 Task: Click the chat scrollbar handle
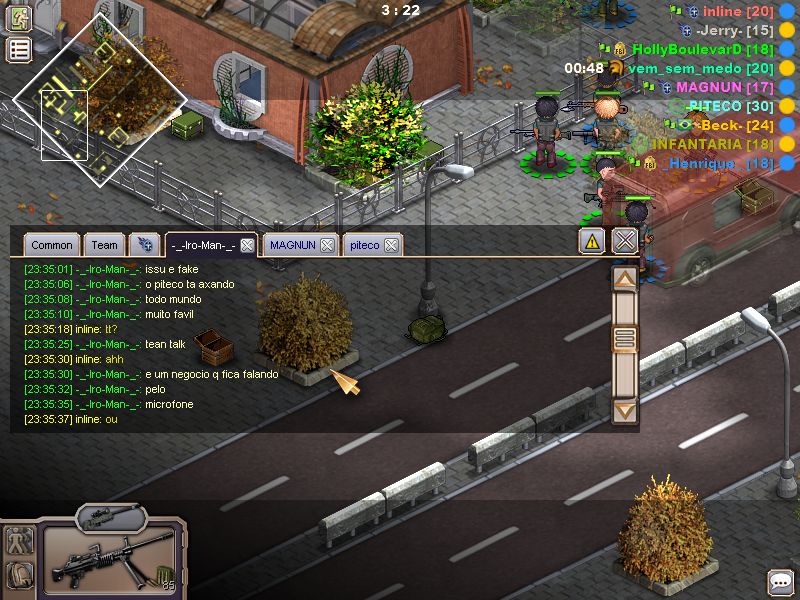(x=624, y=339)
